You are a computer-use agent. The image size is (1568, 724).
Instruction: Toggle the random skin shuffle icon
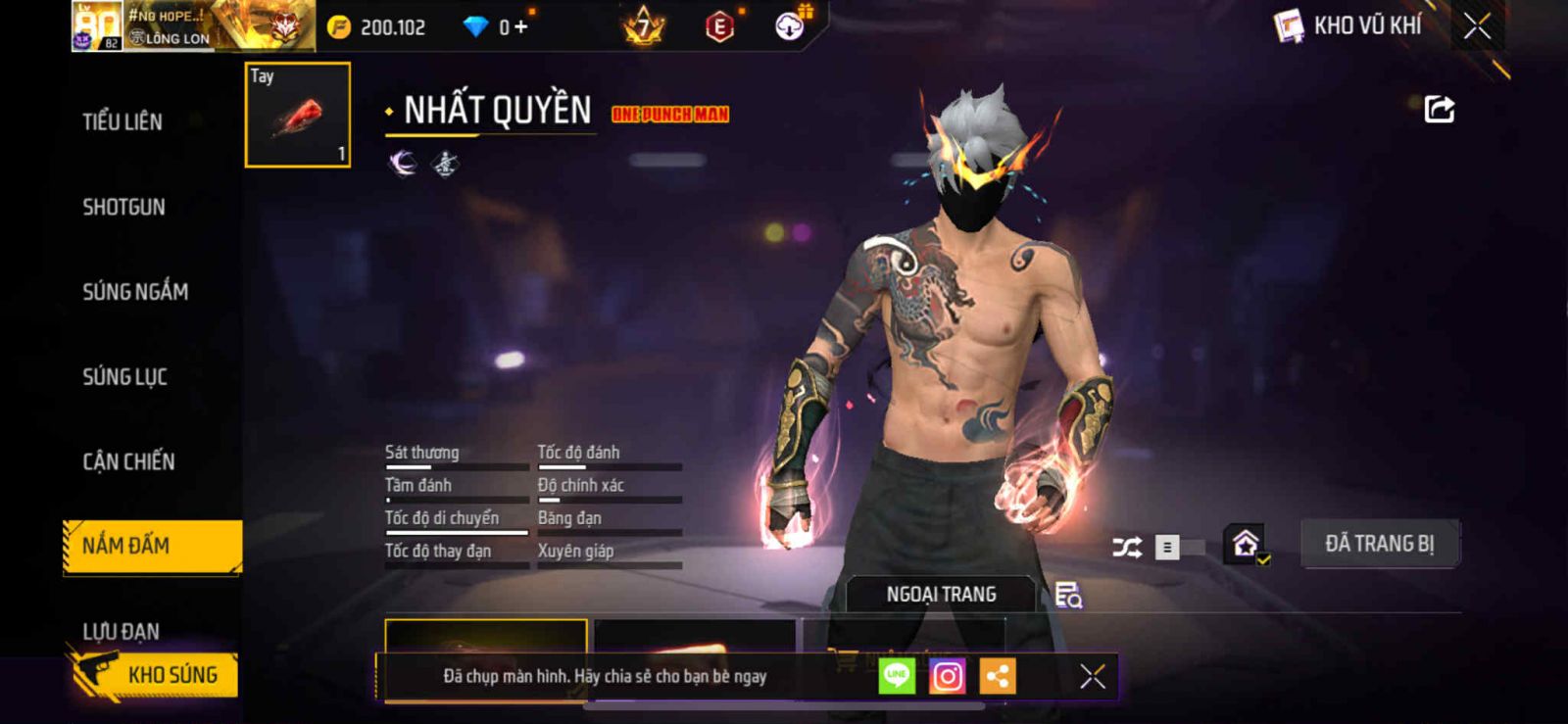[x=1127, y=547]
